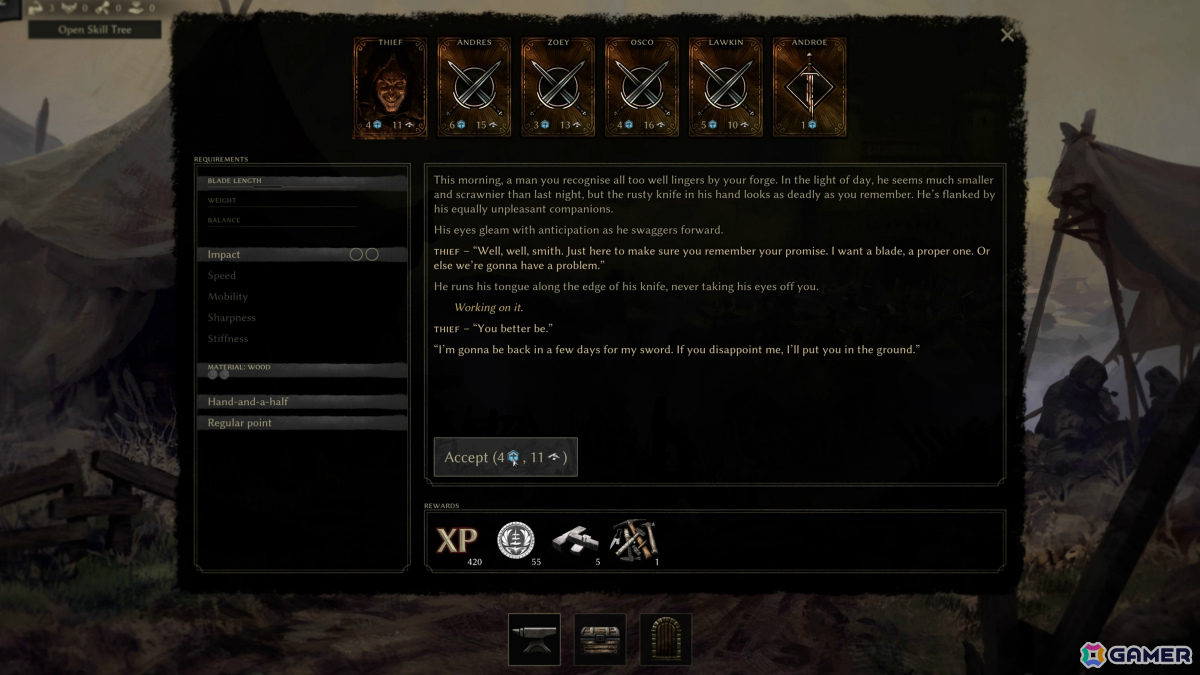Open the anvil forge button

pyautogui.click(x=534, y=640)
